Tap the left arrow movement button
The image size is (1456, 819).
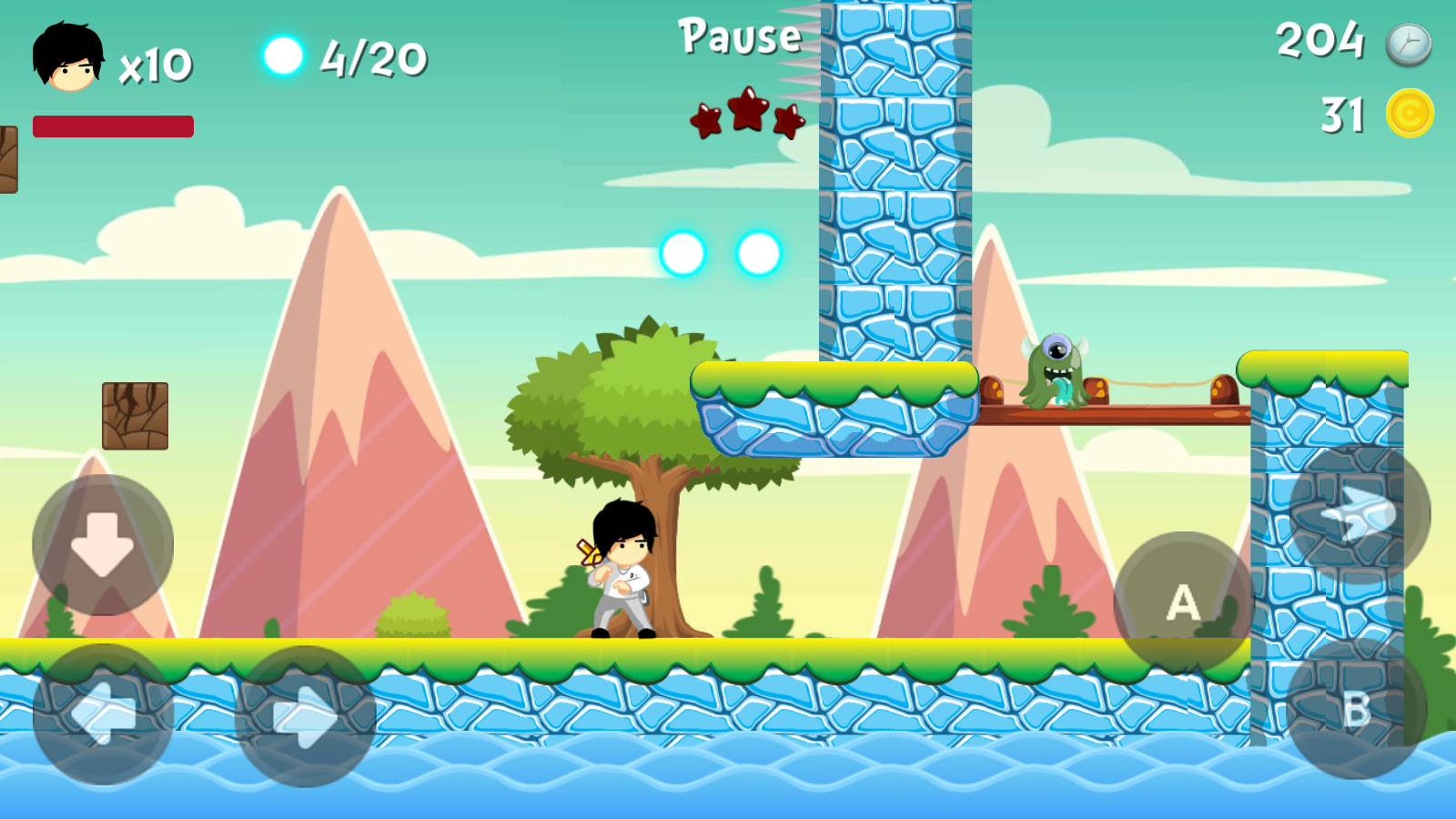tap(103, 714)
